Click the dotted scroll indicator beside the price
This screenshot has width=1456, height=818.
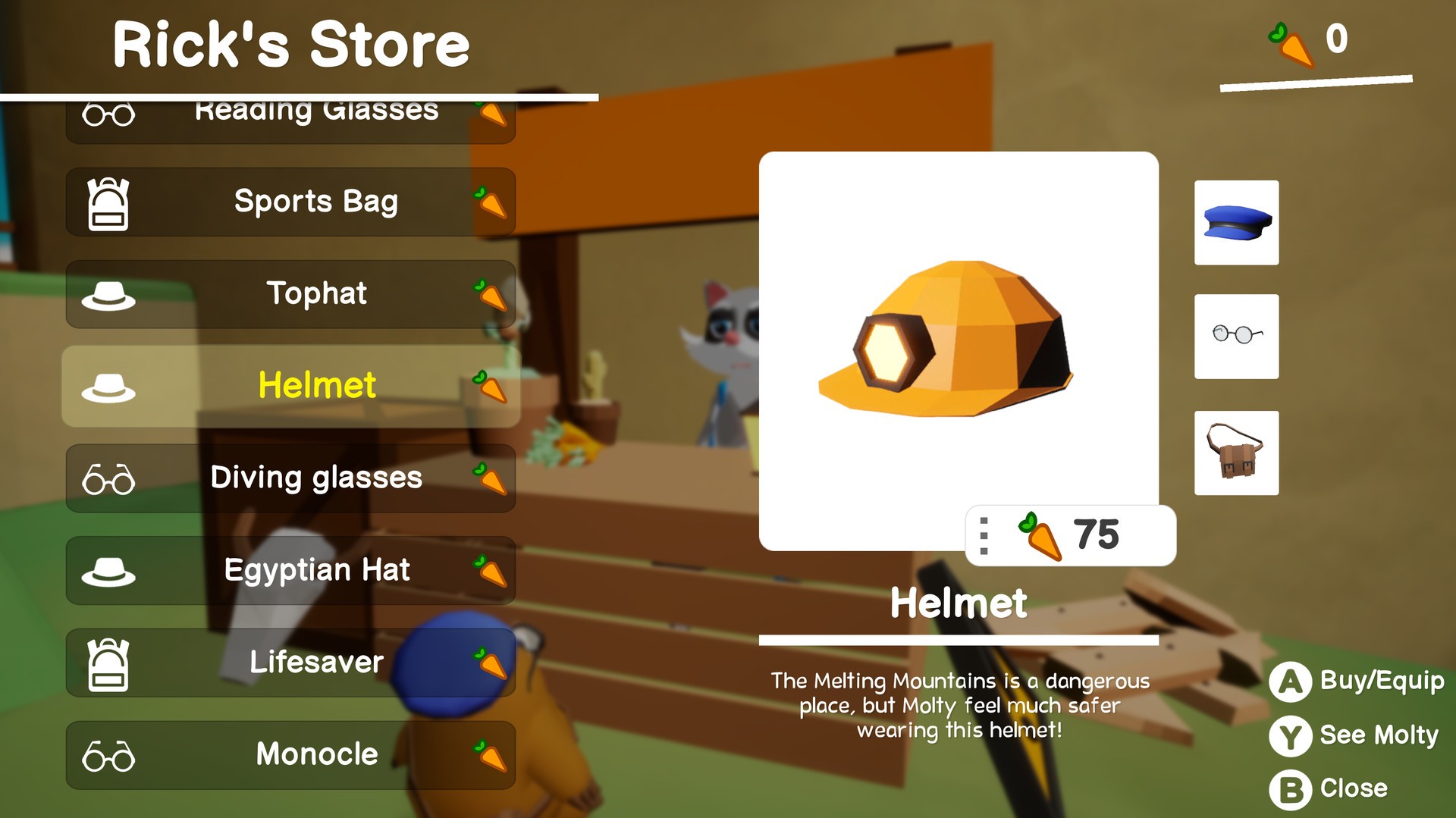(x=985, y=536)
